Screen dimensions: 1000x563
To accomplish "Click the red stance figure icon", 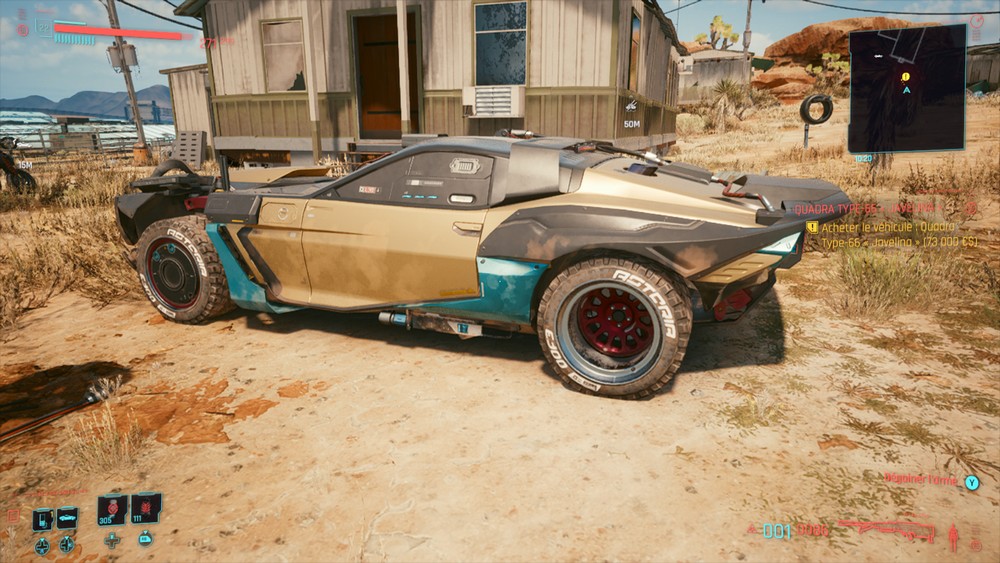I will click(953, 538).
